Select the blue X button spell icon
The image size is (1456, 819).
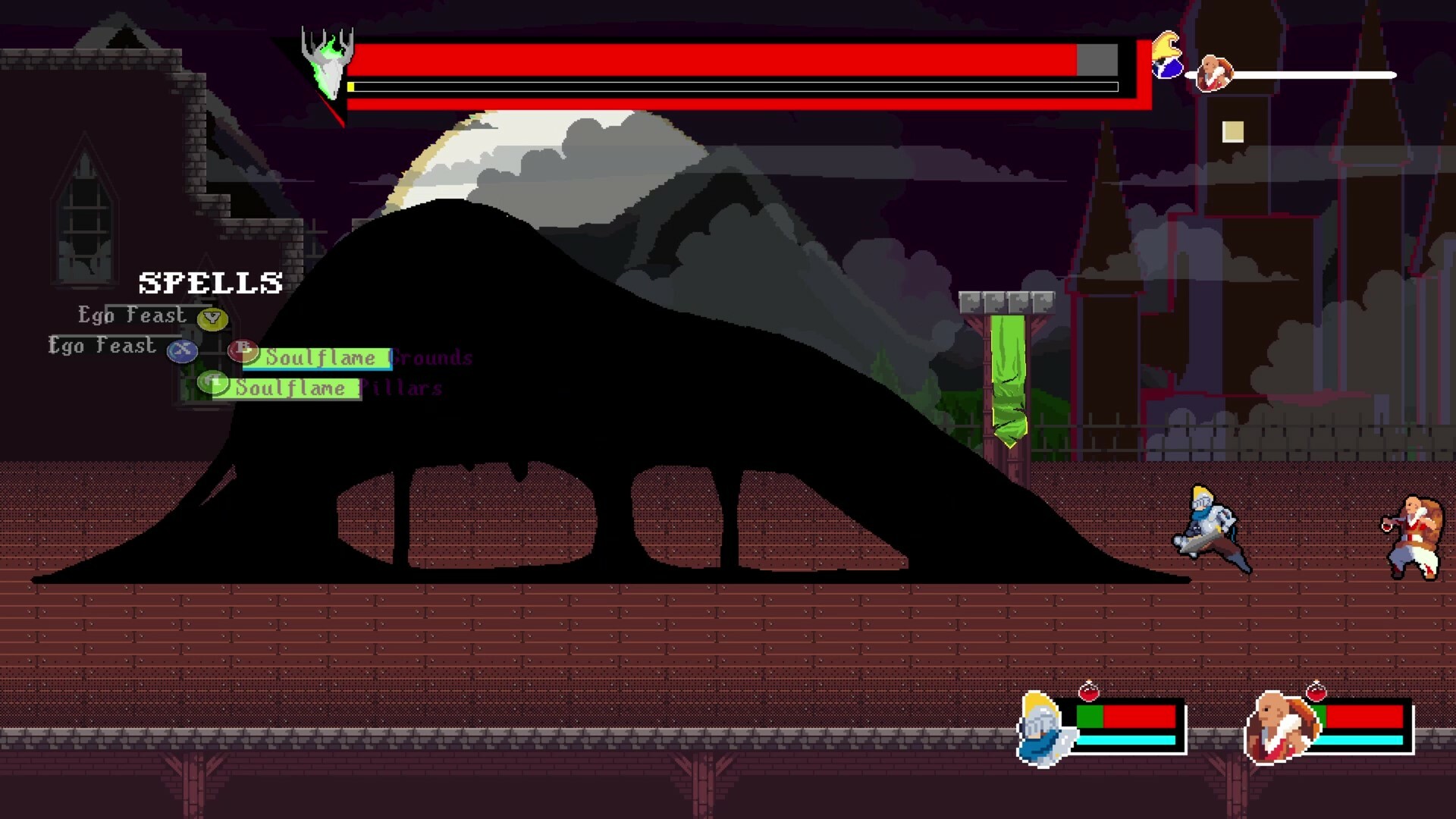[181, 350]
